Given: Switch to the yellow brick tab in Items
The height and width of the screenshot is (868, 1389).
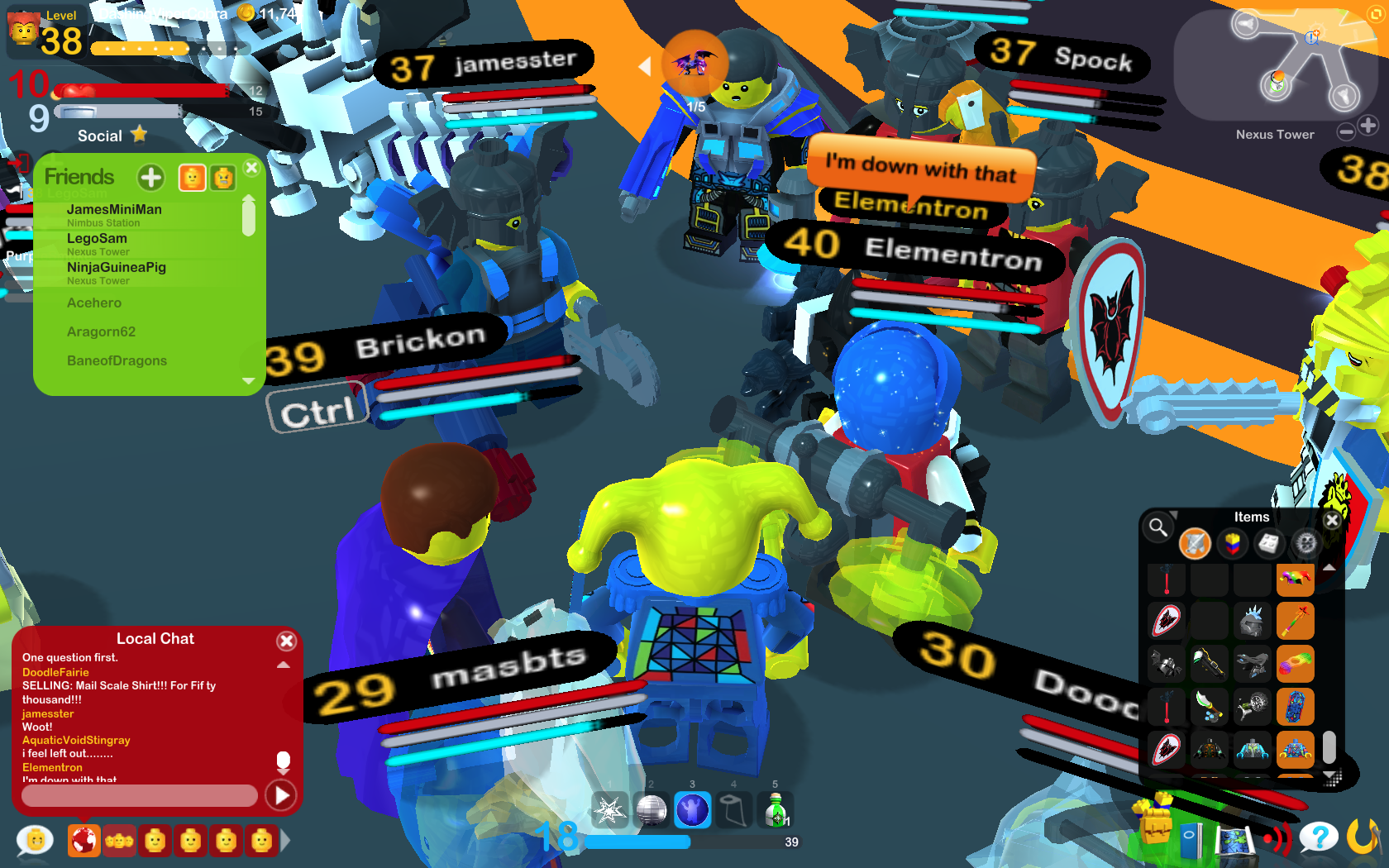Looking at the screenshot, I should 1234,544.
